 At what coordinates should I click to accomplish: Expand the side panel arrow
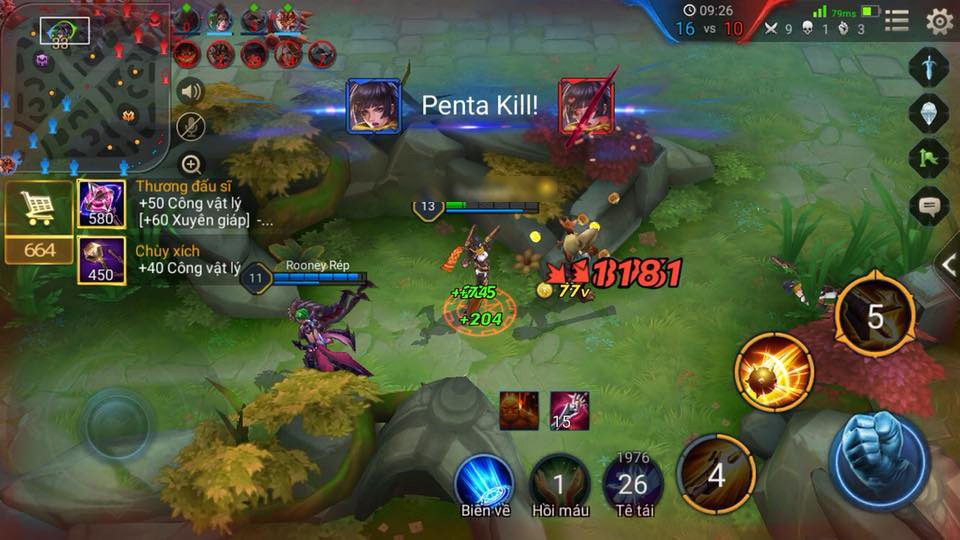point(948,264)
